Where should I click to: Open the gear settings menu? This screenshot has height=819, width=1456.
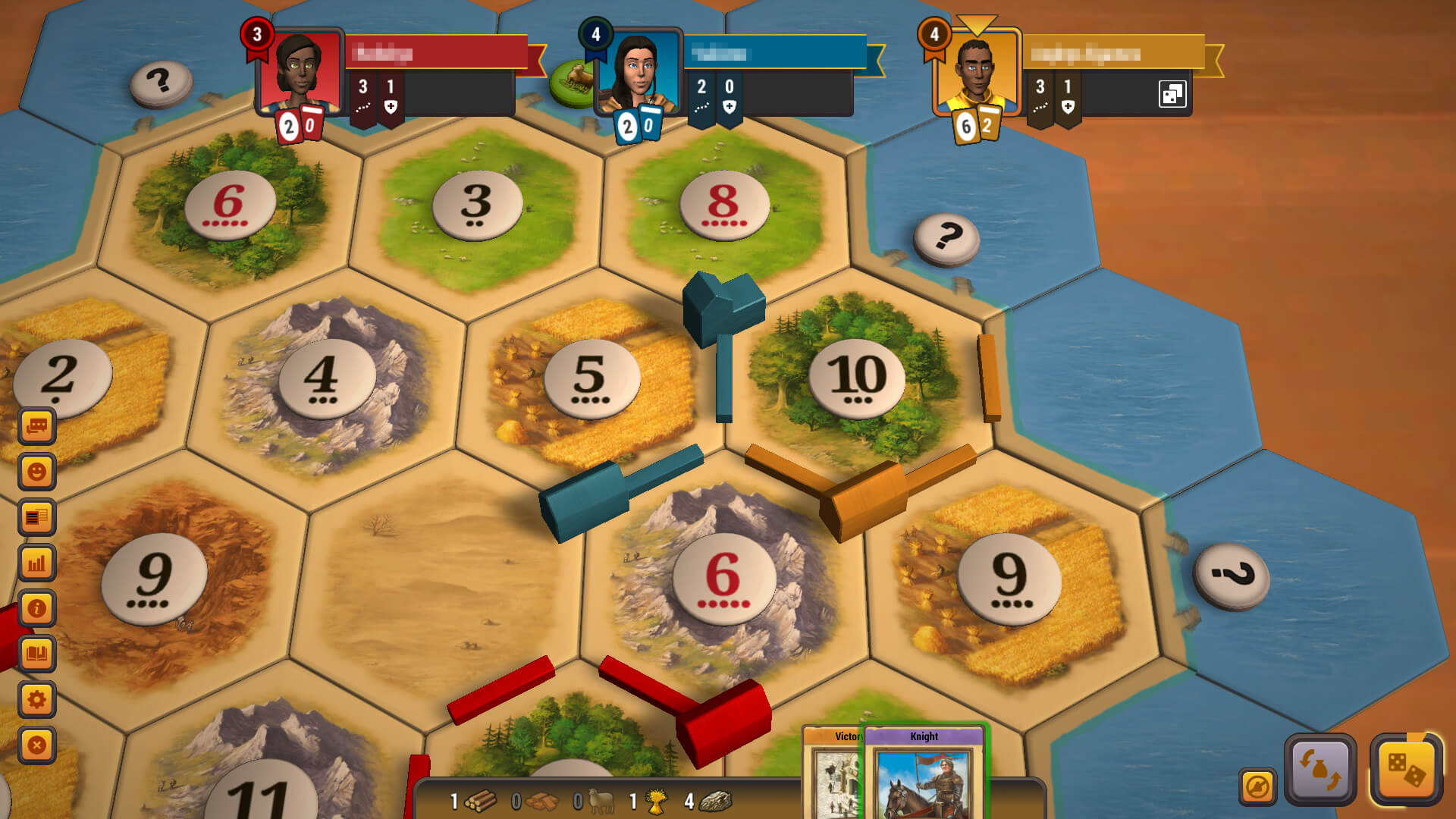(x=36, y=699)
